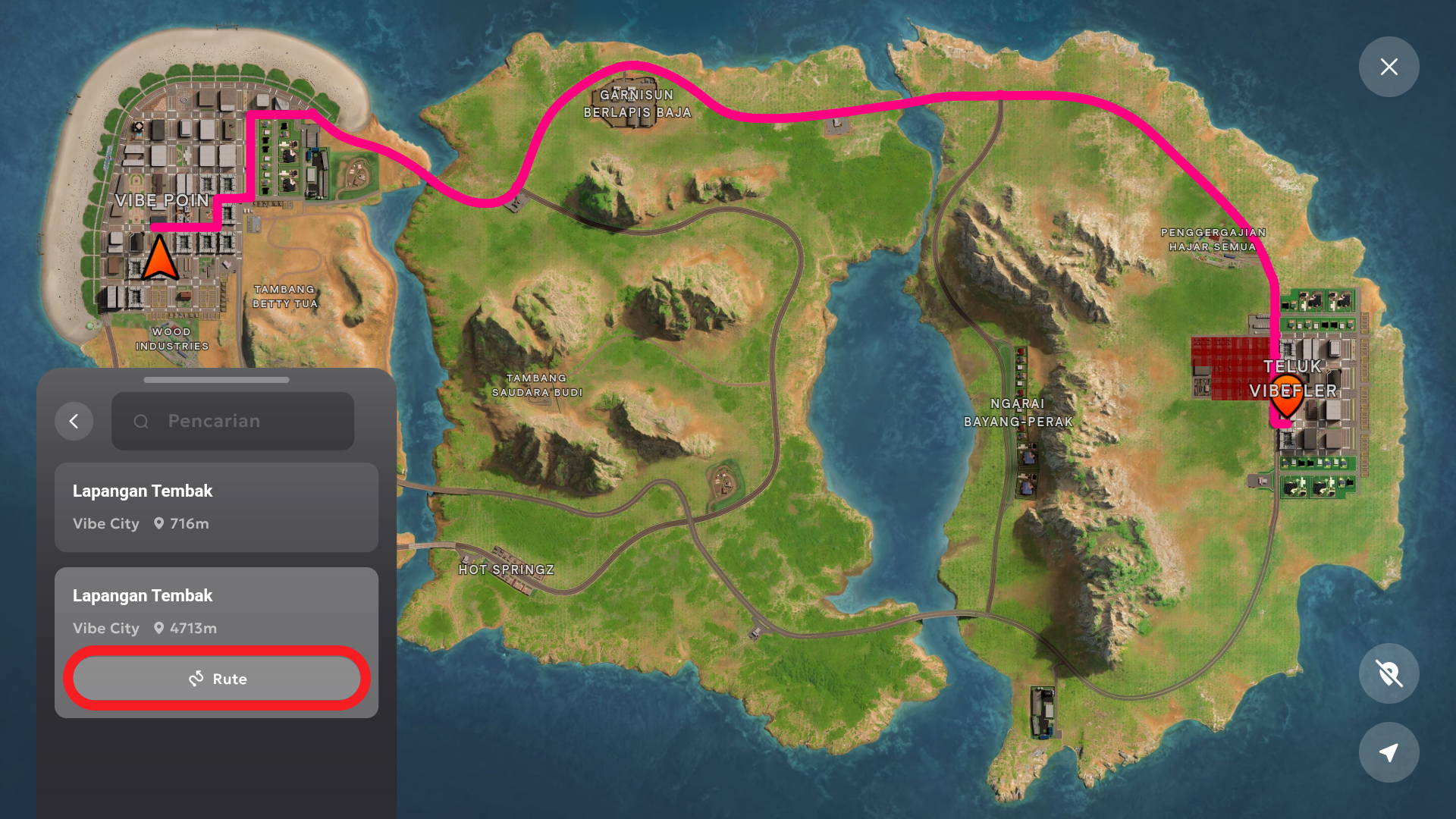This screenshot has width=1456, height=819.
Task: Center map with the navigation arrow button
Action: pyautogui.click(x=1389, y=752)
